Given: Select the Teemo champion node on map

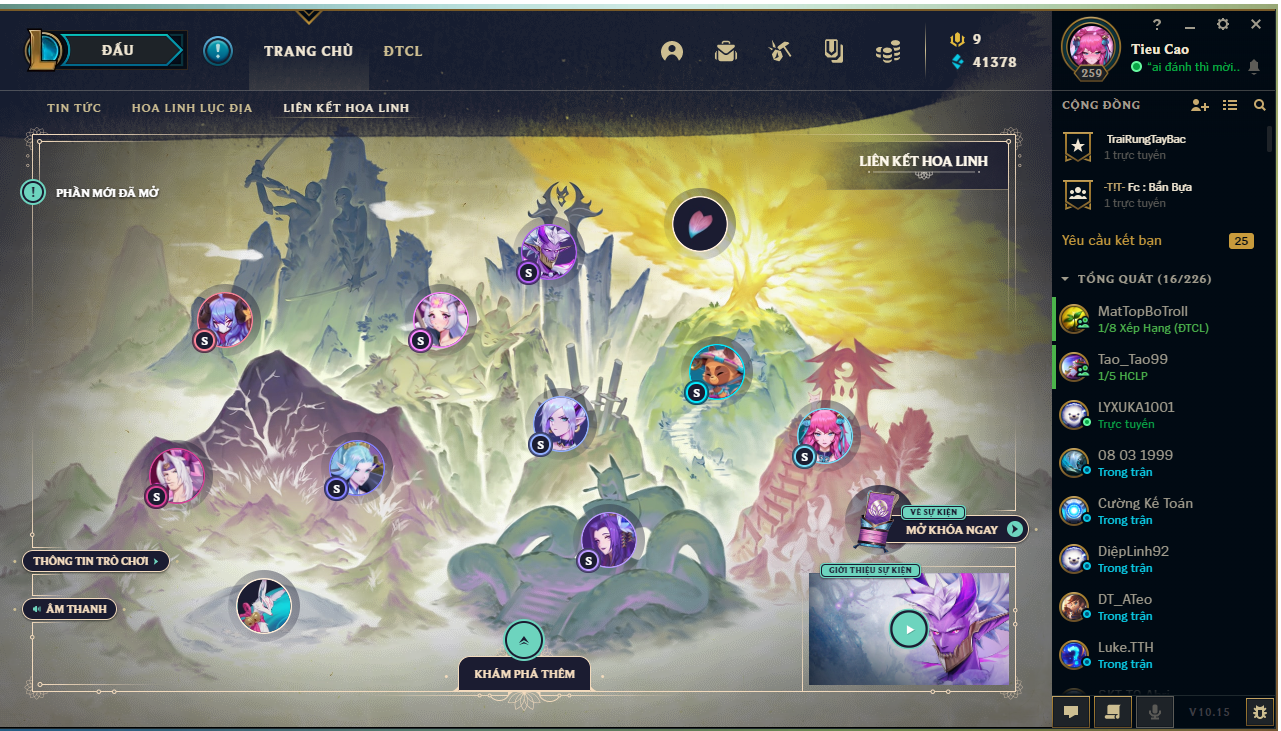Looking at the screenshot, I should 716,371.
